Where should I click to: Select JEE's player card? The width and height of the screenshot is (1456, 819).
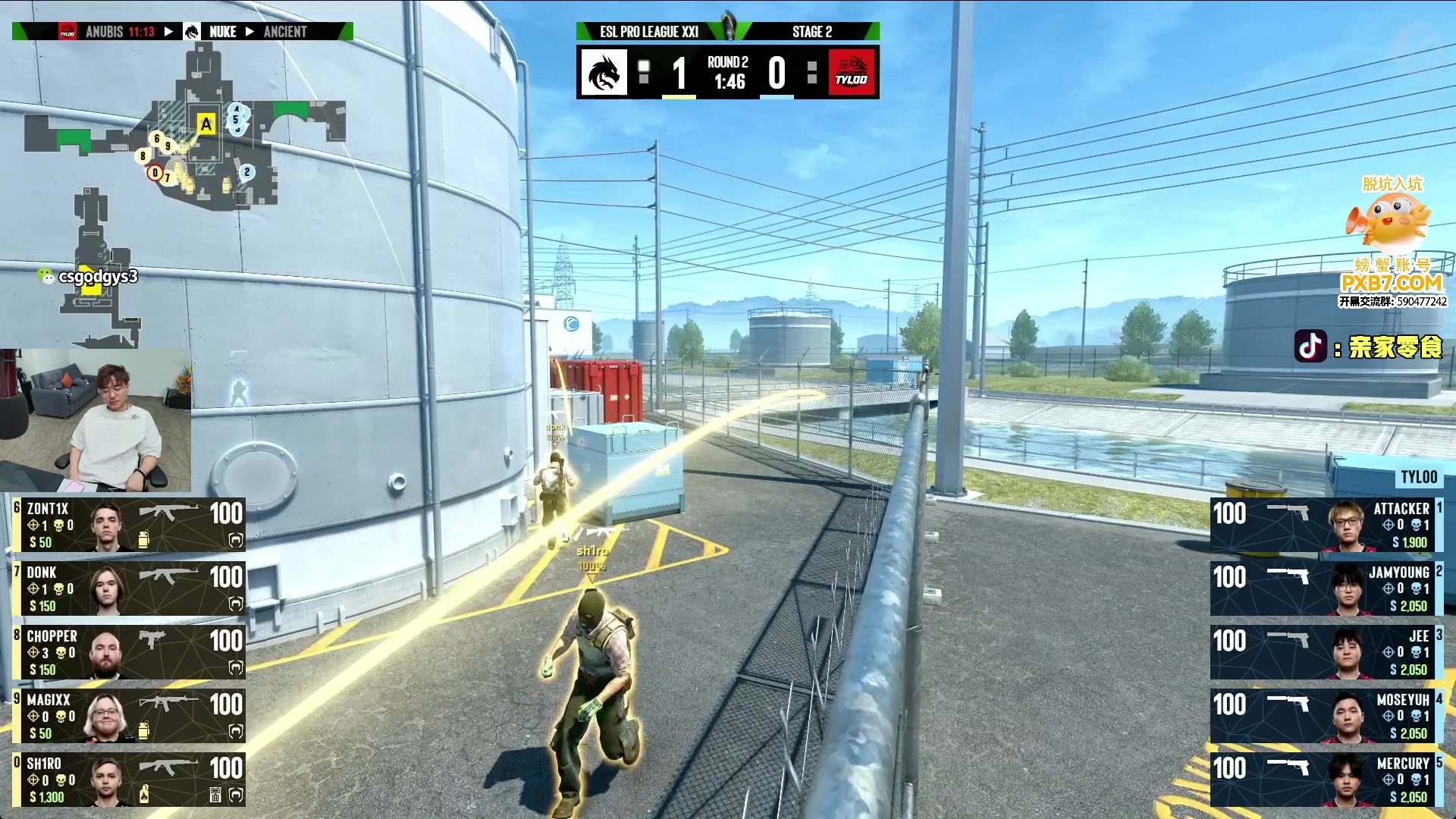(x=1326, y=652)
